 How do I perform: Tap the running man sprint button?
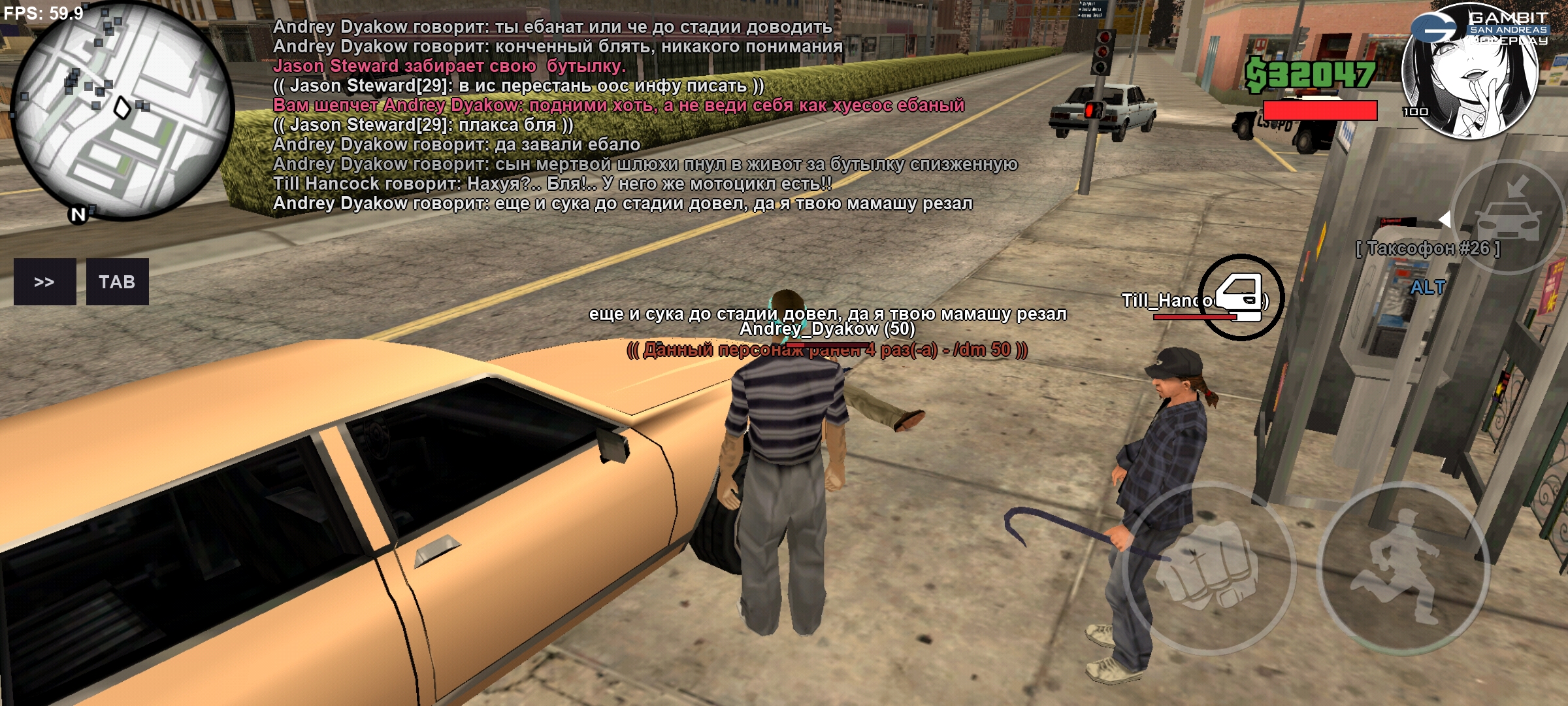coord(1401,569)
